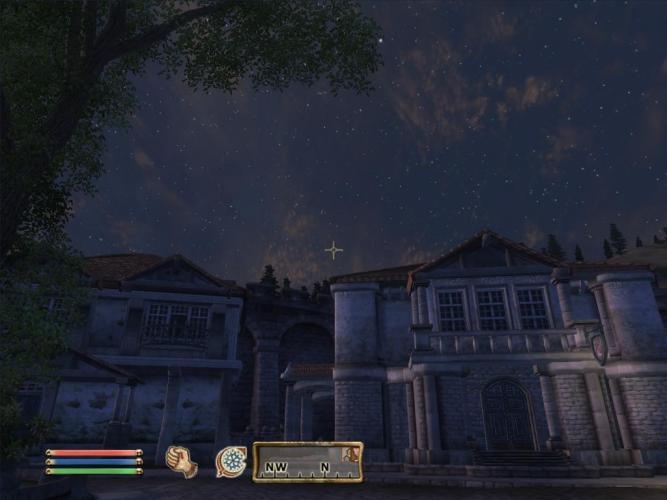667x500 pixels.
Task: Select the snowflake frost spell icon
Action: point(231,462)
